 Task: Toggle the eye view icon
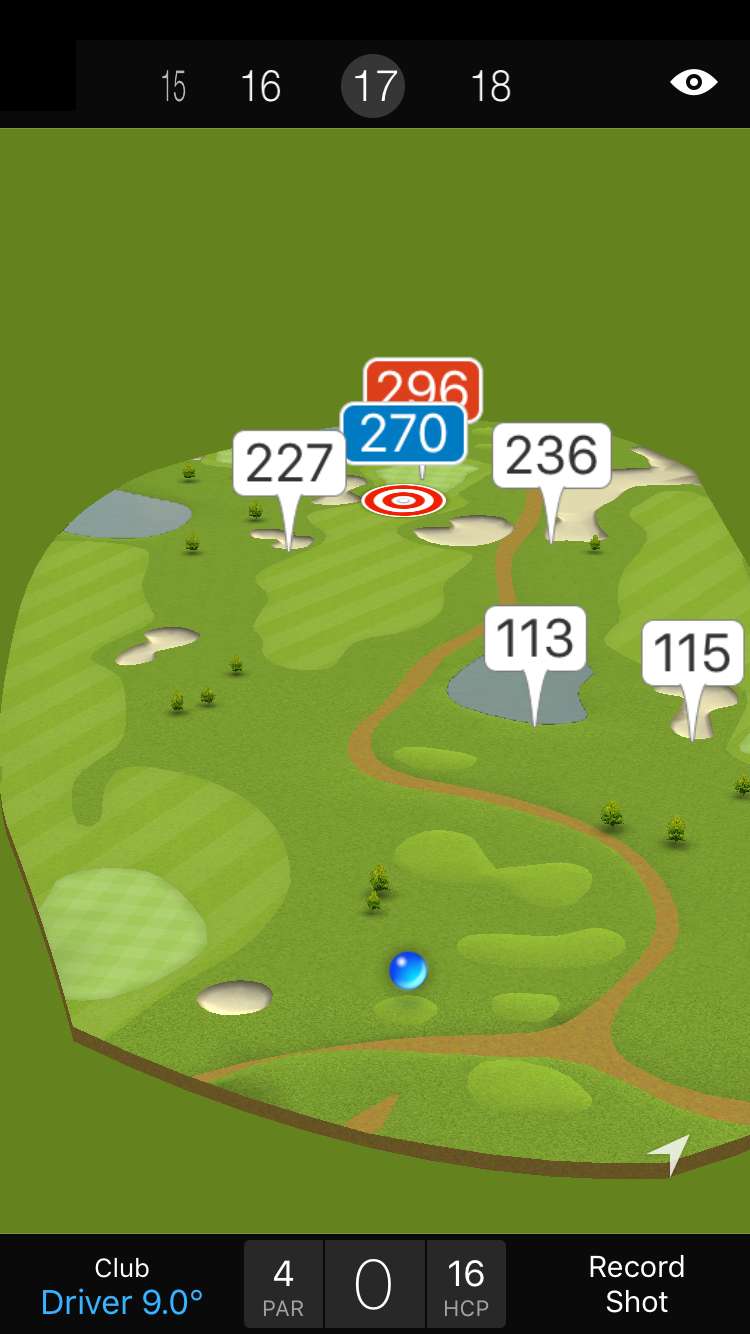point(694,82)
